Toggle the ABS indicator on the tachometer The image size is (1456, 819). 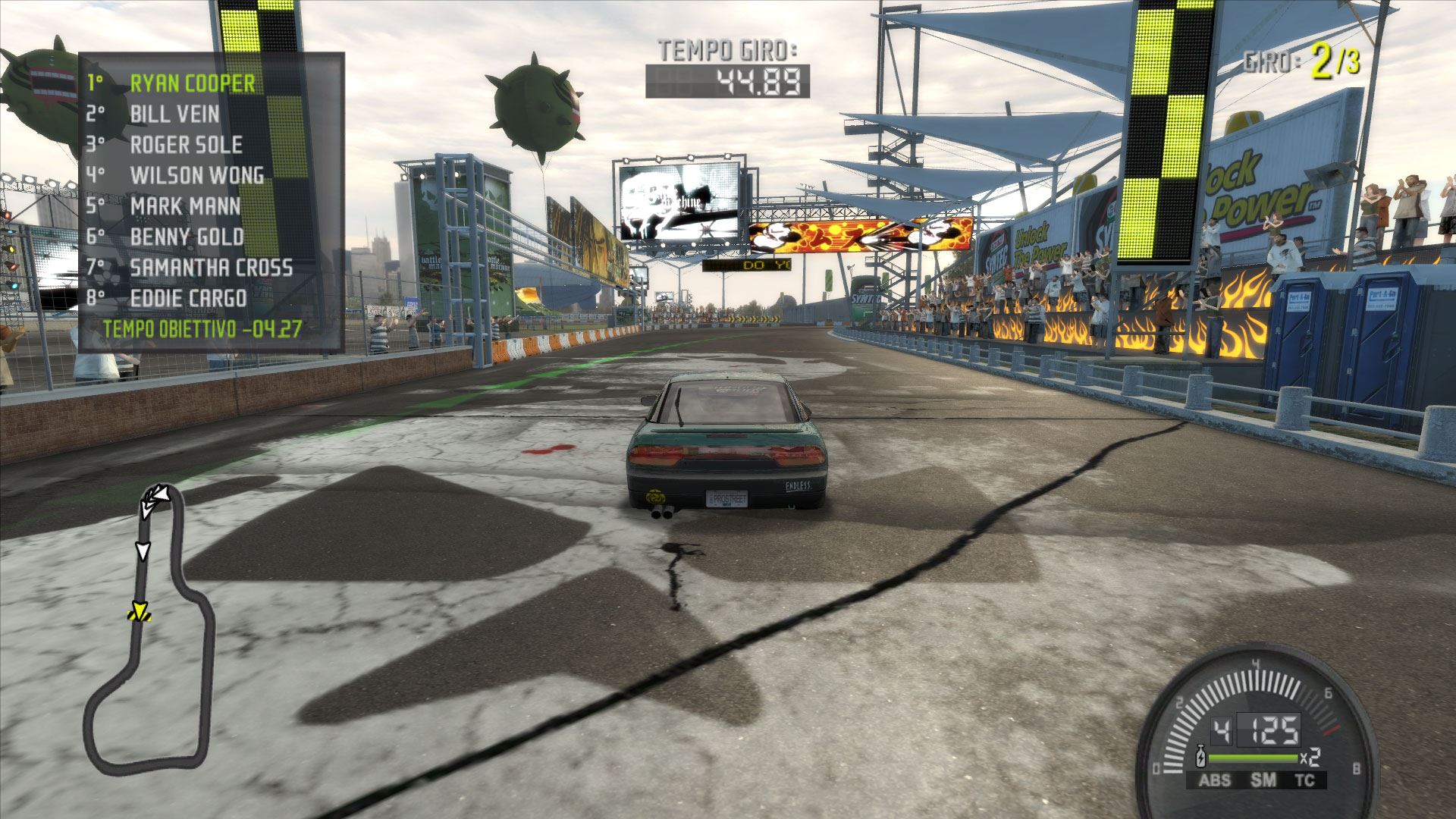[1214, 780]
